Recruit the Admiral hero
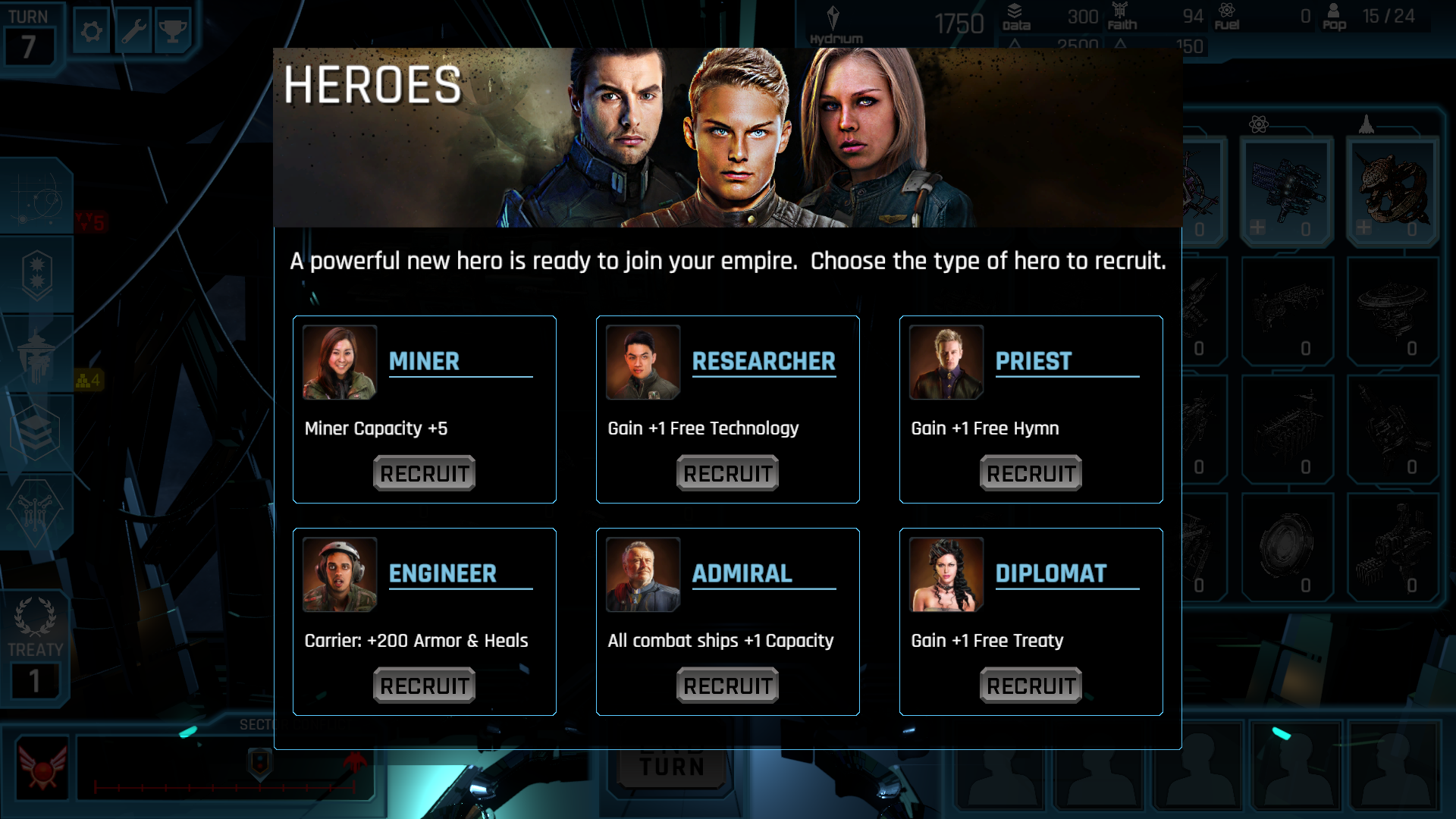1456x819 pixels. [727, 686]
